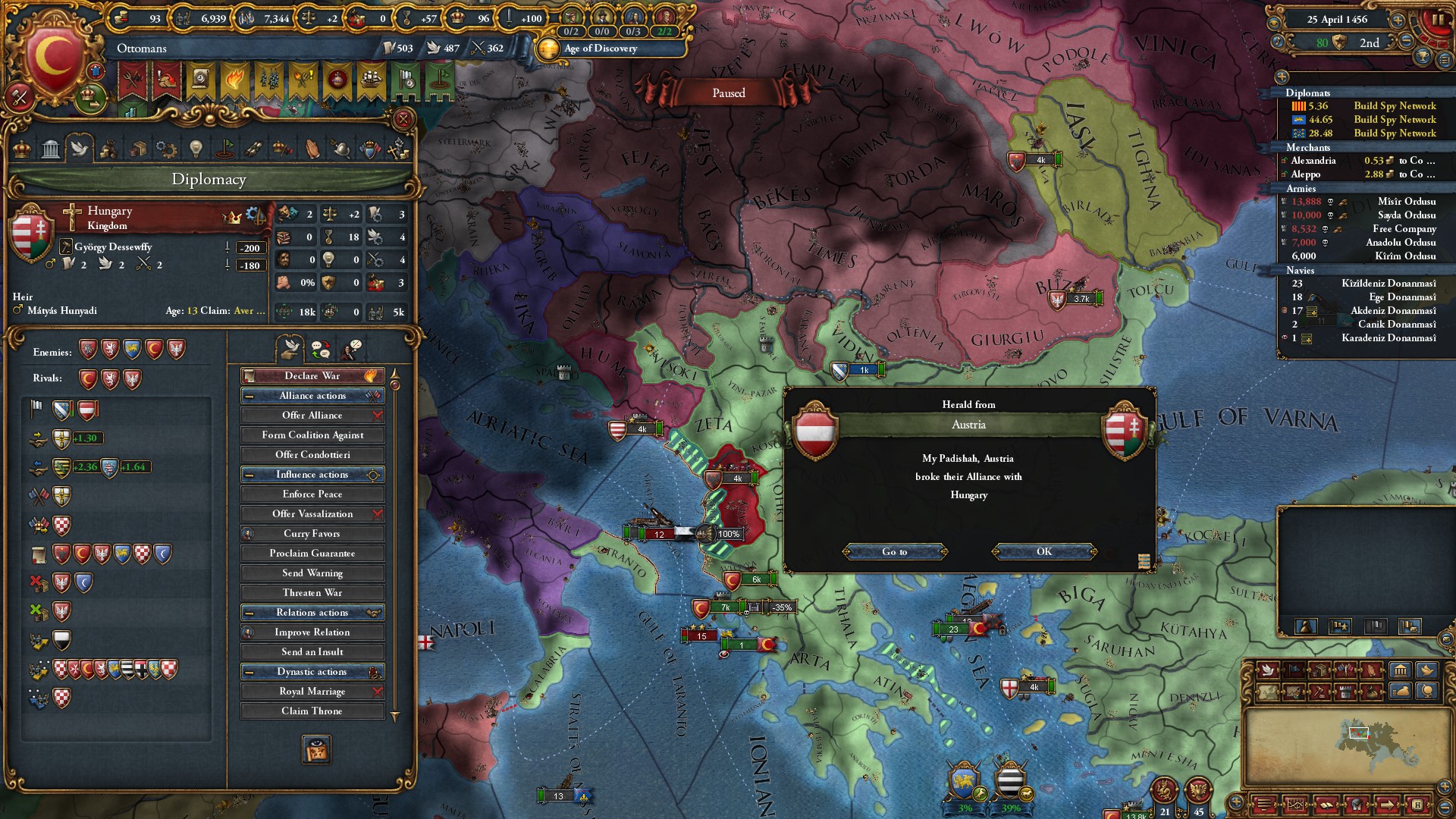Viewport: 1456px width, 819px height.
Task: Select Form Coalition Against
Action: coord(312,435)
